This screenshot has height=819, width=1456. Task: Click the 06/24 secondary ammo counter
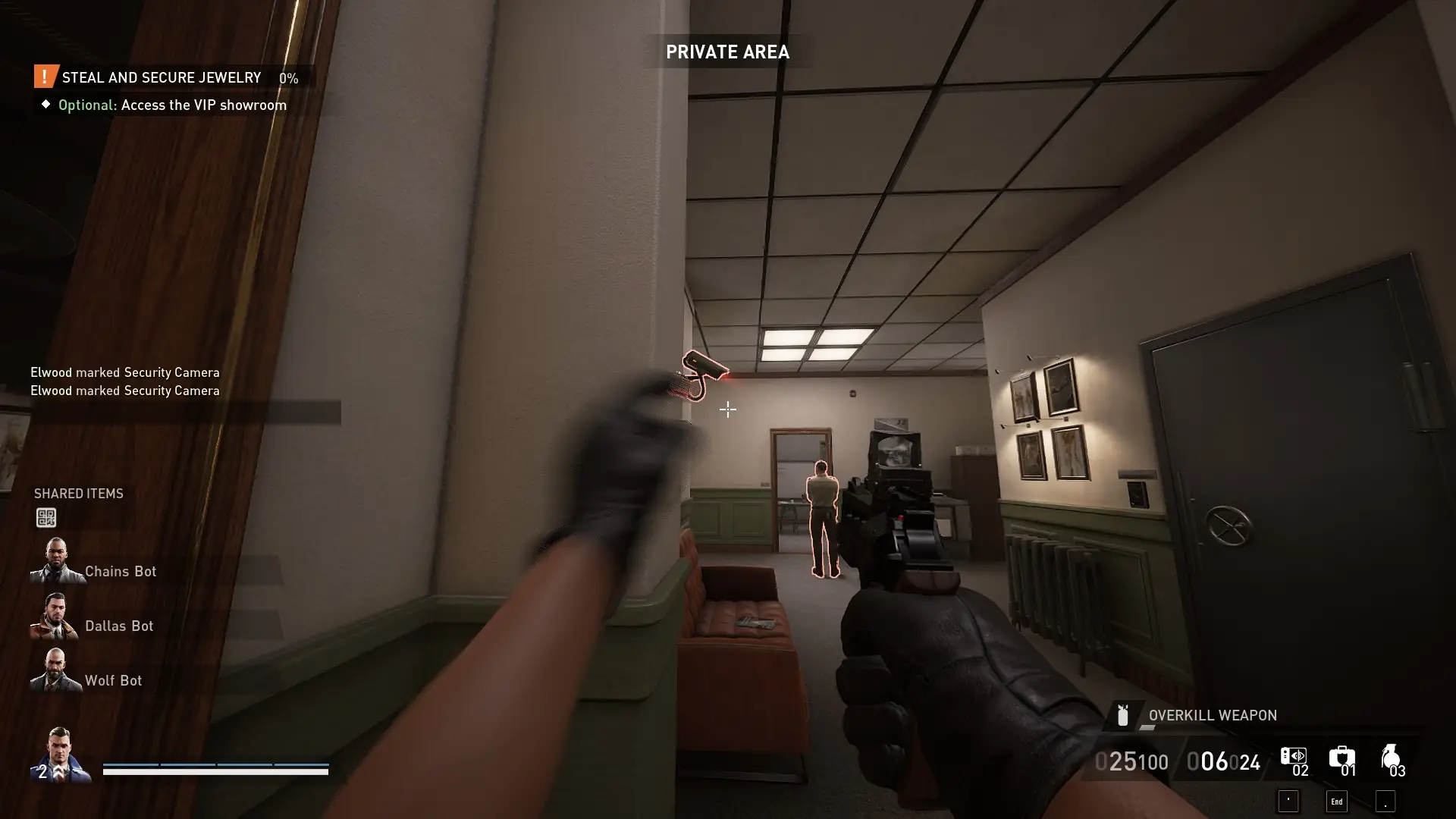1224,761
